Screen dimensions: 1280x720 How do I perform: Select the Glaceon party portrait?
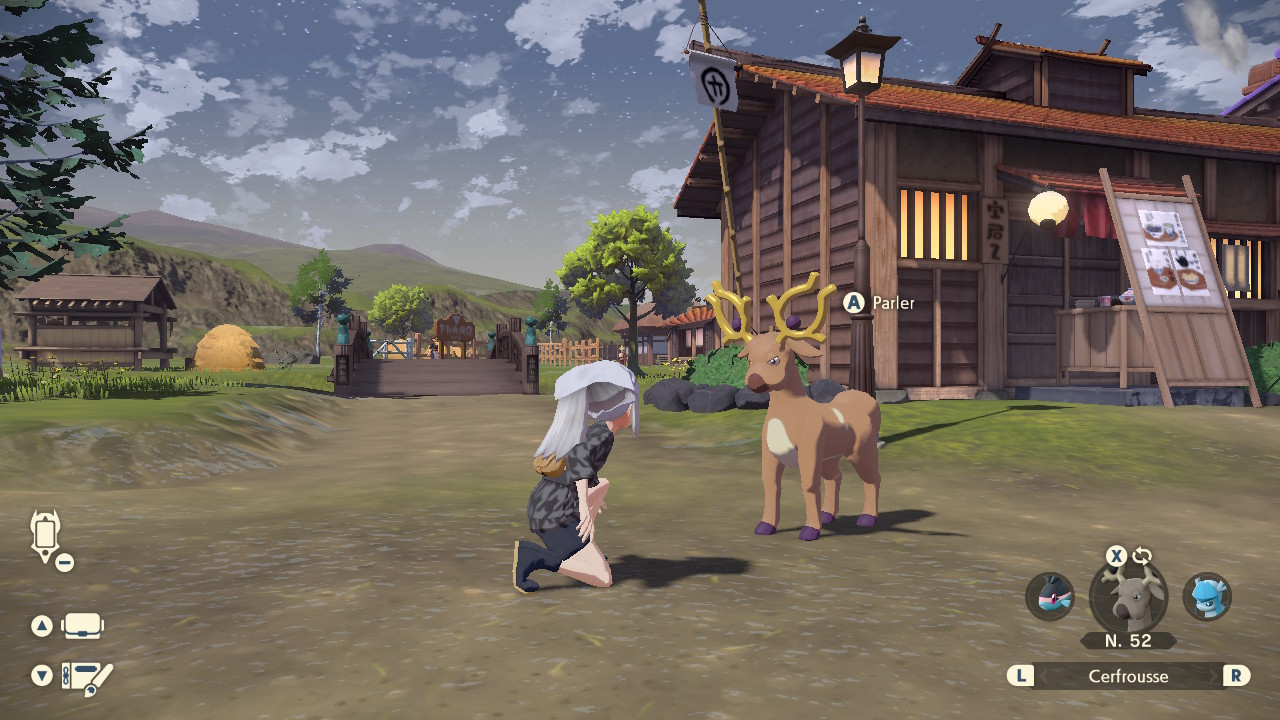[x=1207, y=597]
